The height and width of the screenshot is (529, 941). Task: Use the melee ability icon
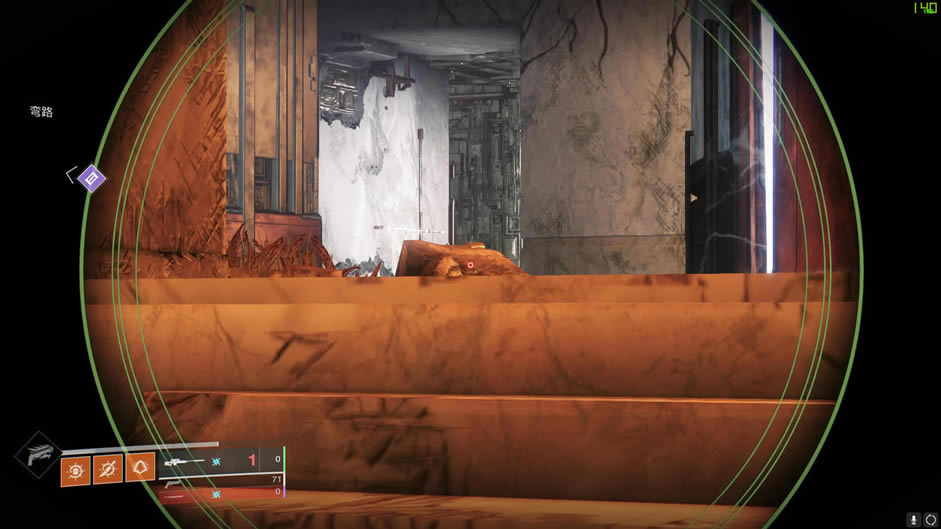tap(108, 468)
